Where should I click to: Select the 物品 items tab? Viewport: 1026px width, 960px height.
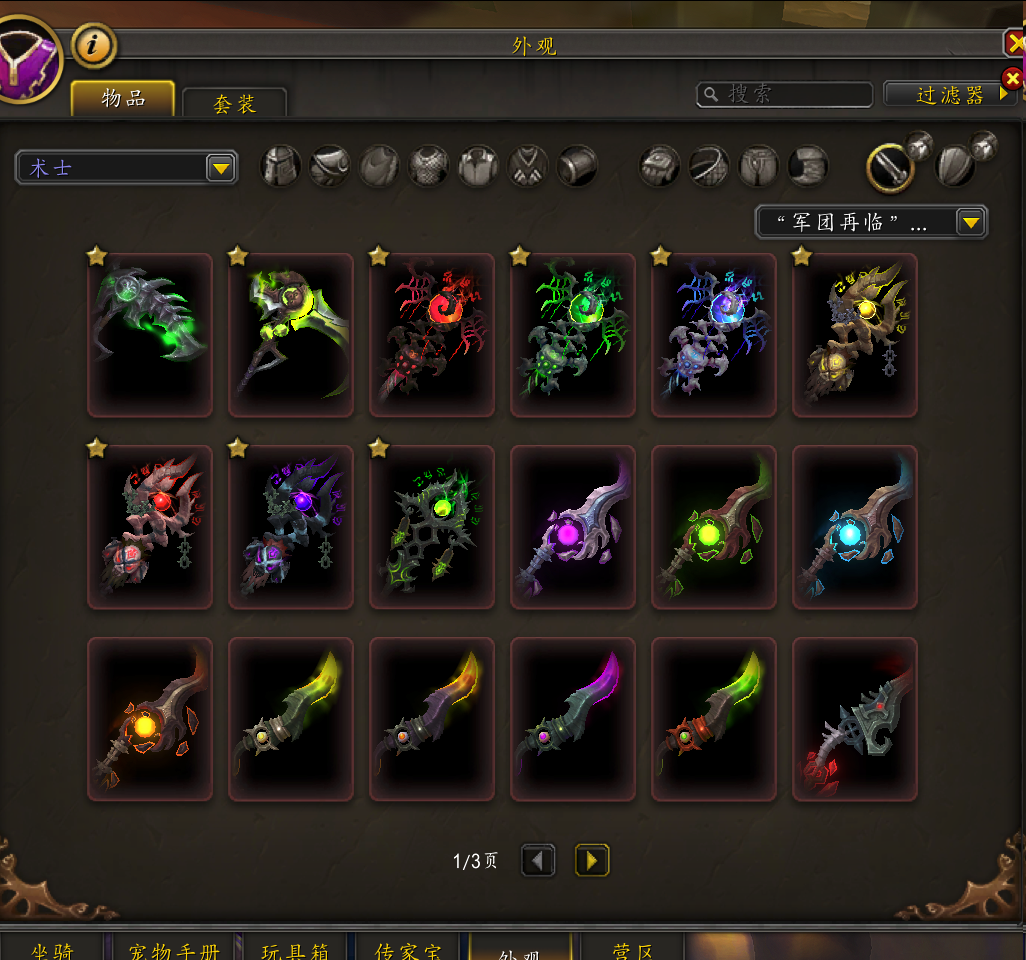[x=123, y=99]
